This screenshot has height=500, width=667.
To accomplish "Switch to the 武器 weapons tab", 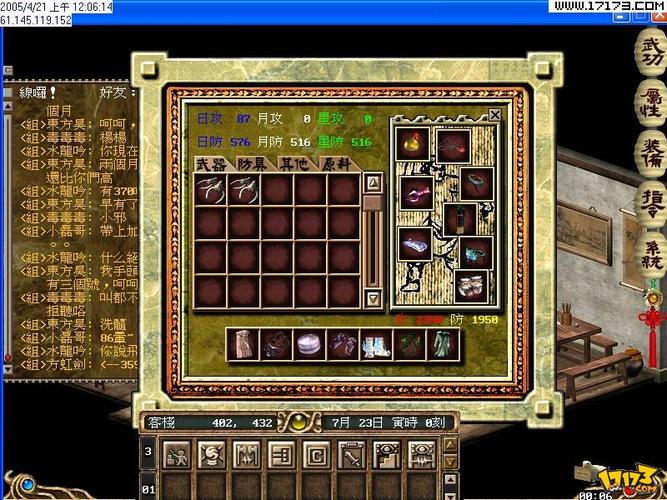I will click(x=211, y=164).
